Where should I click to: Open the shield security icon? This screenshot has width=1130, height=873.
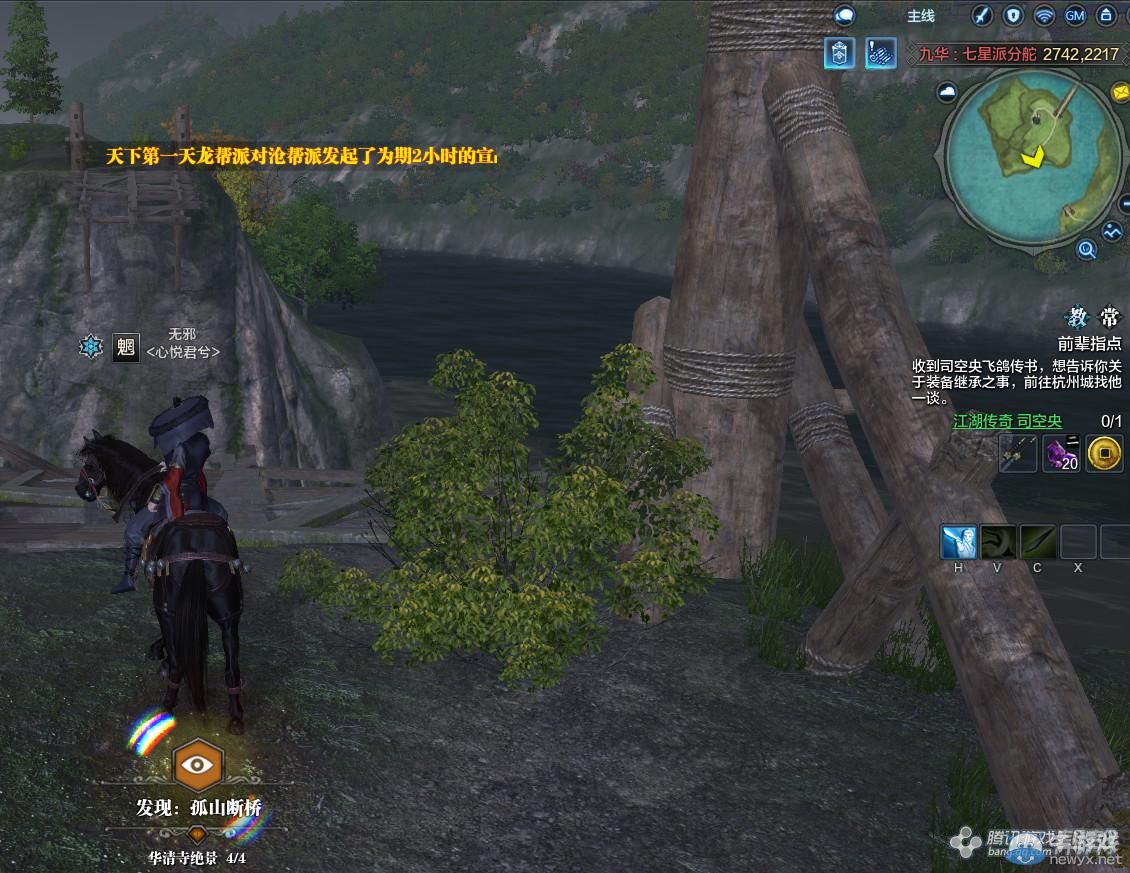point(1013,15)
